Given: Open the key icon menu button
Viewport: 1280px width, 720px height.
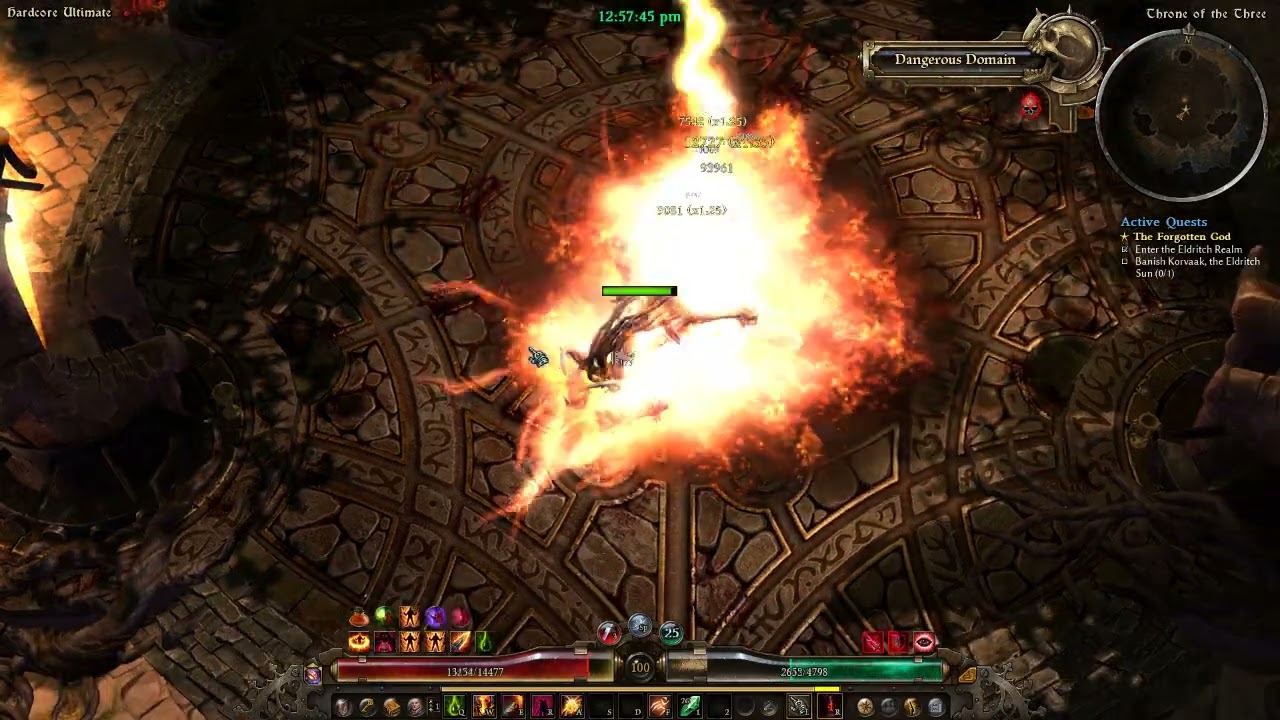Looking at the screenshot, I should pos(367,707).
